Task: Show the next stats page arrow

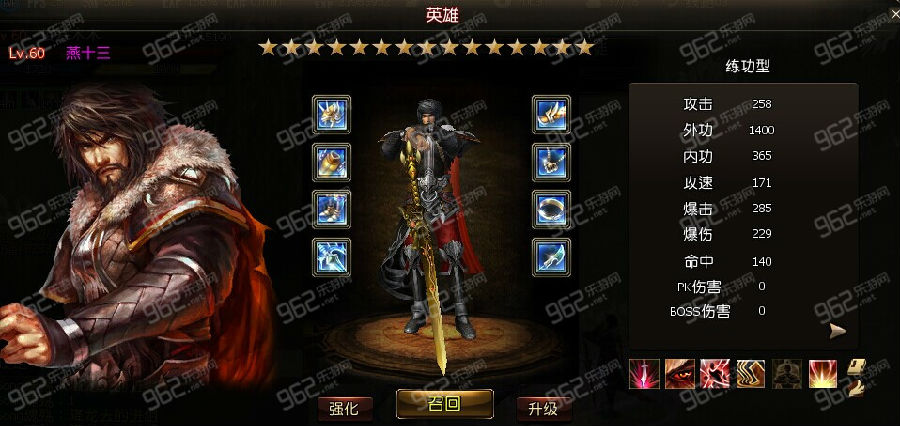Action: coord(837,331)
